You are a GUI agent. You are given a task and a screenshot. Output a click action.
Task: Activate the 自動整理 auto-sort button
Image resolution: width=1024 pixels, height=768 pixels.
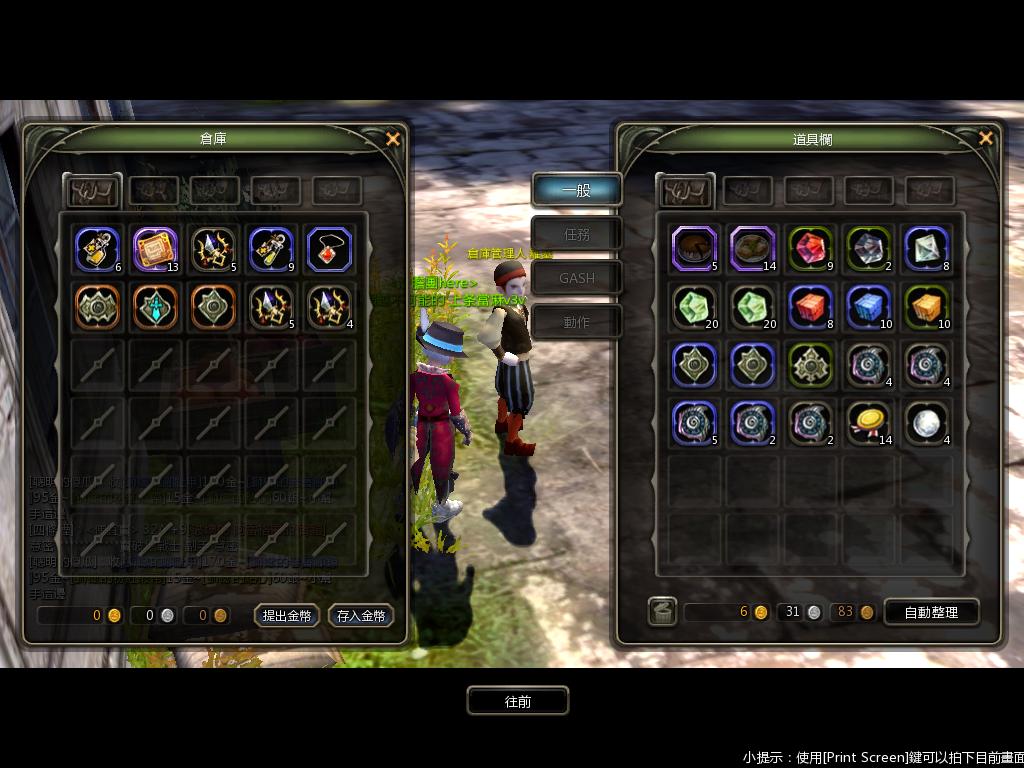931,612
